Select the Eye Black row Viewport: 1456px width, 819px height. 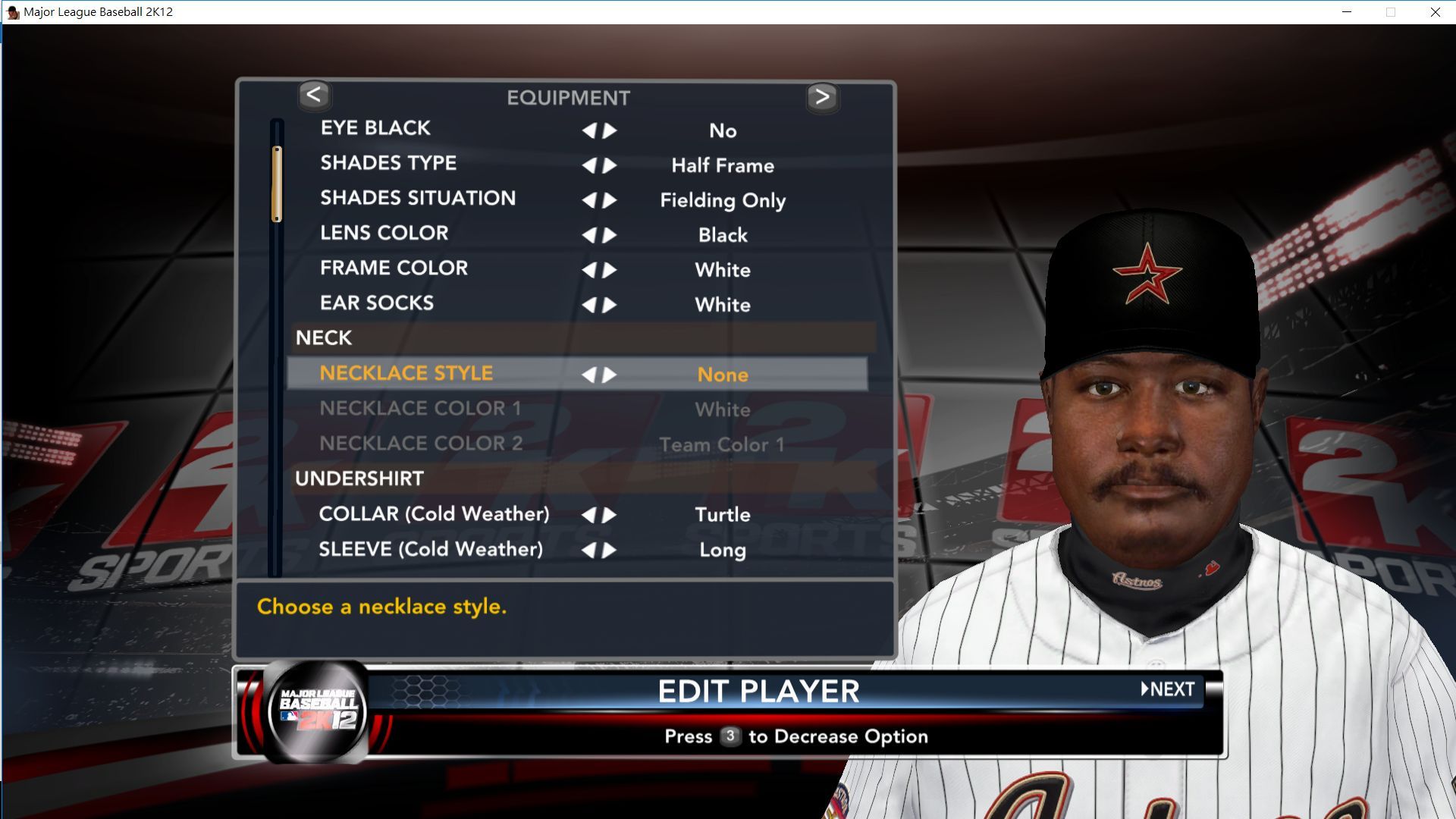point(375,128)
